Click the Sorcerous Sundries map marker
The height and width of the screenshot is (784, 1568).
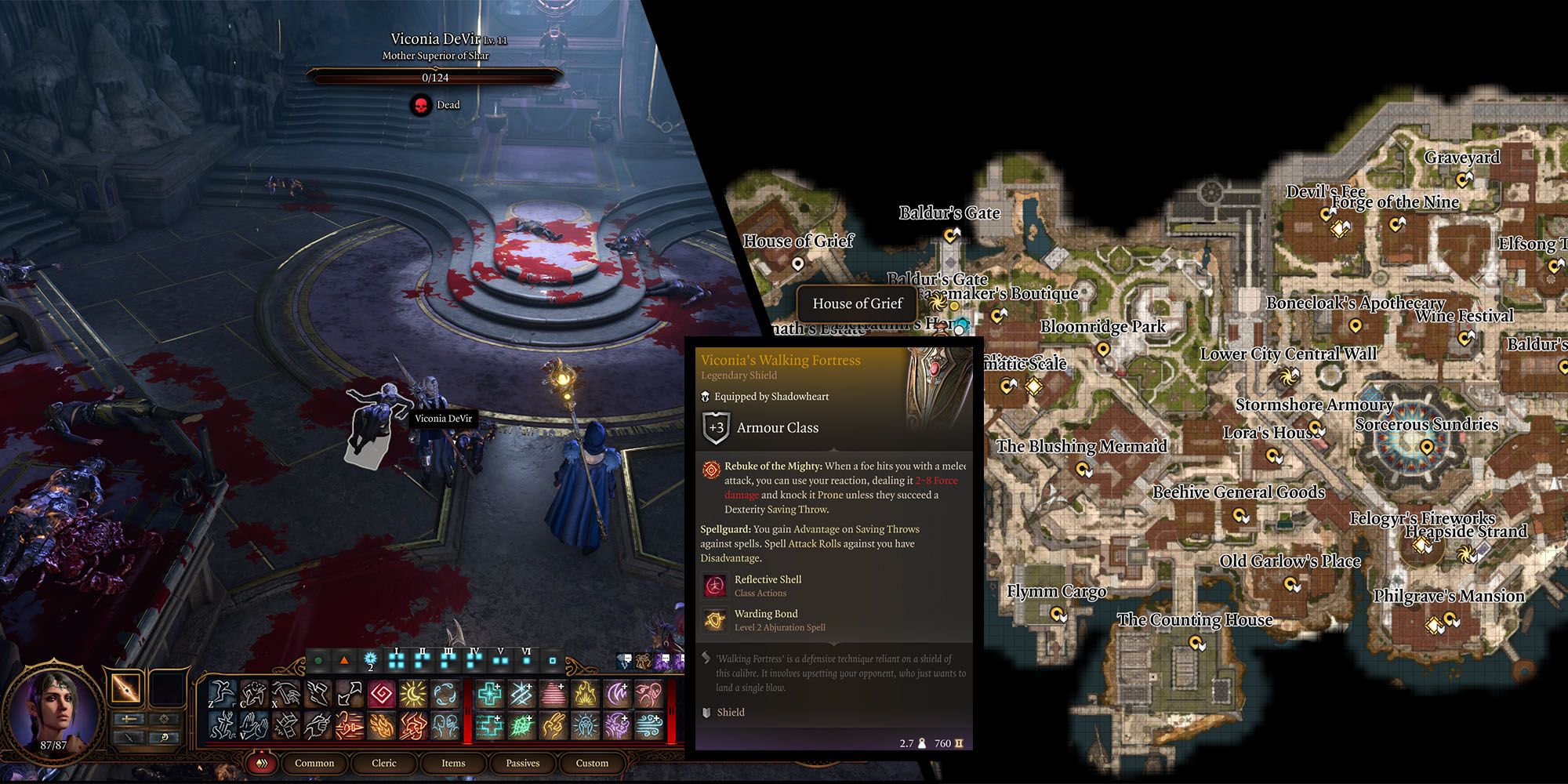click(1427, 447)
